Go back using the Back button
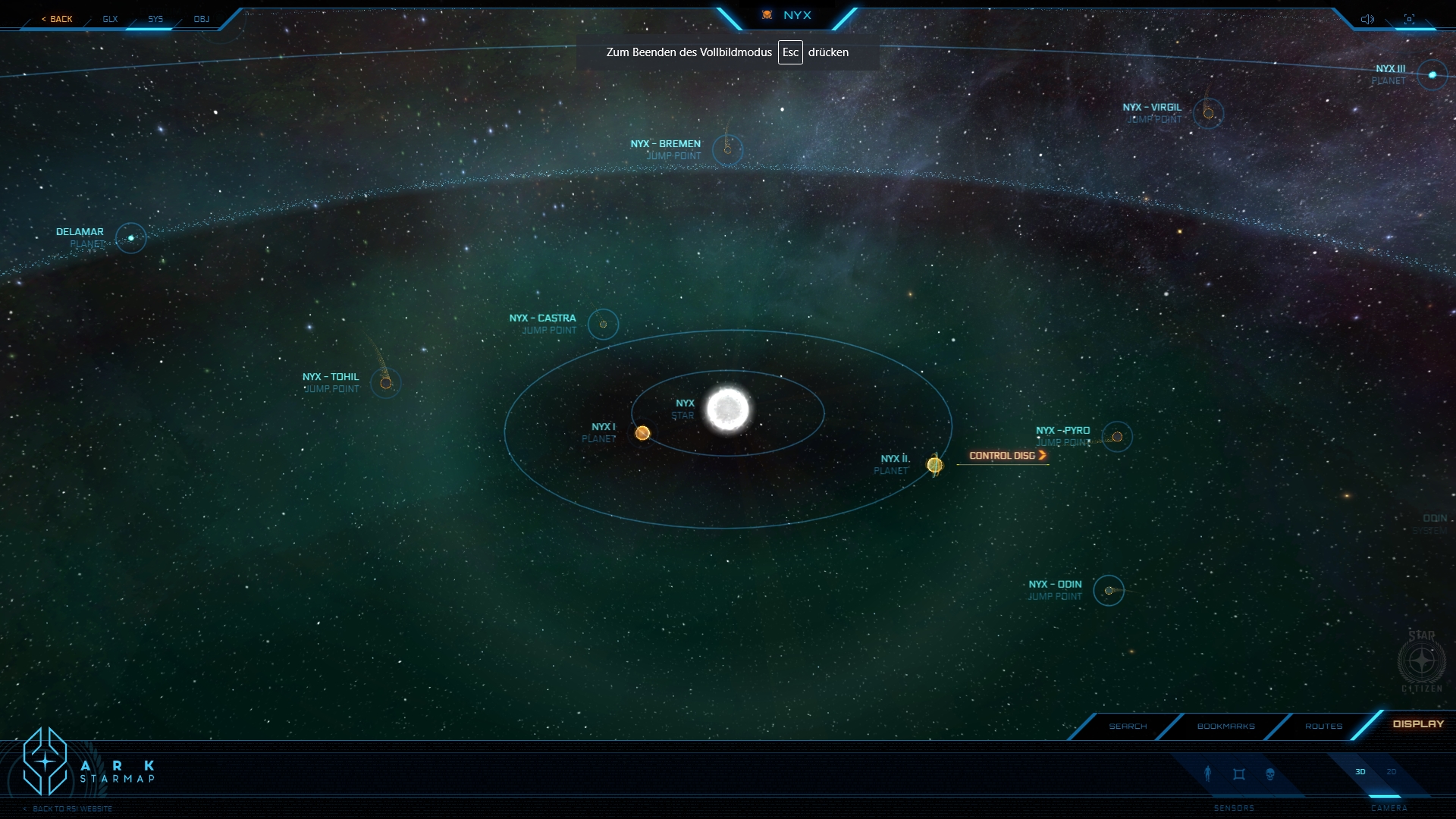This screenshot has height=819, width=1456. 58,19
